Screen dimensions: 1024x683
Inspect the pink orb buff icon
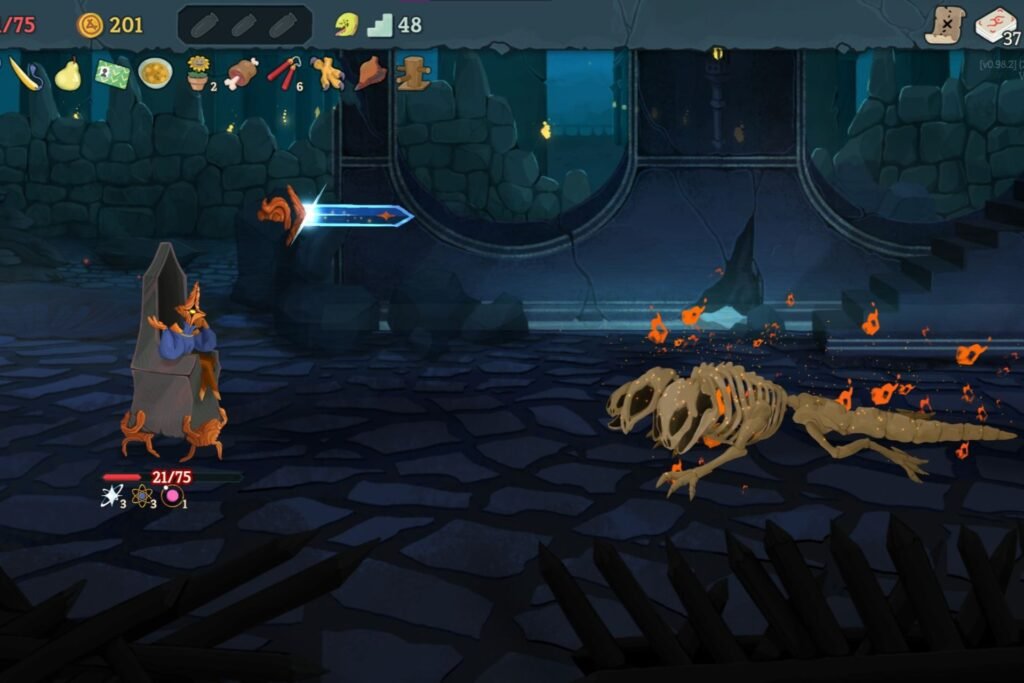(x=173, y=495)
